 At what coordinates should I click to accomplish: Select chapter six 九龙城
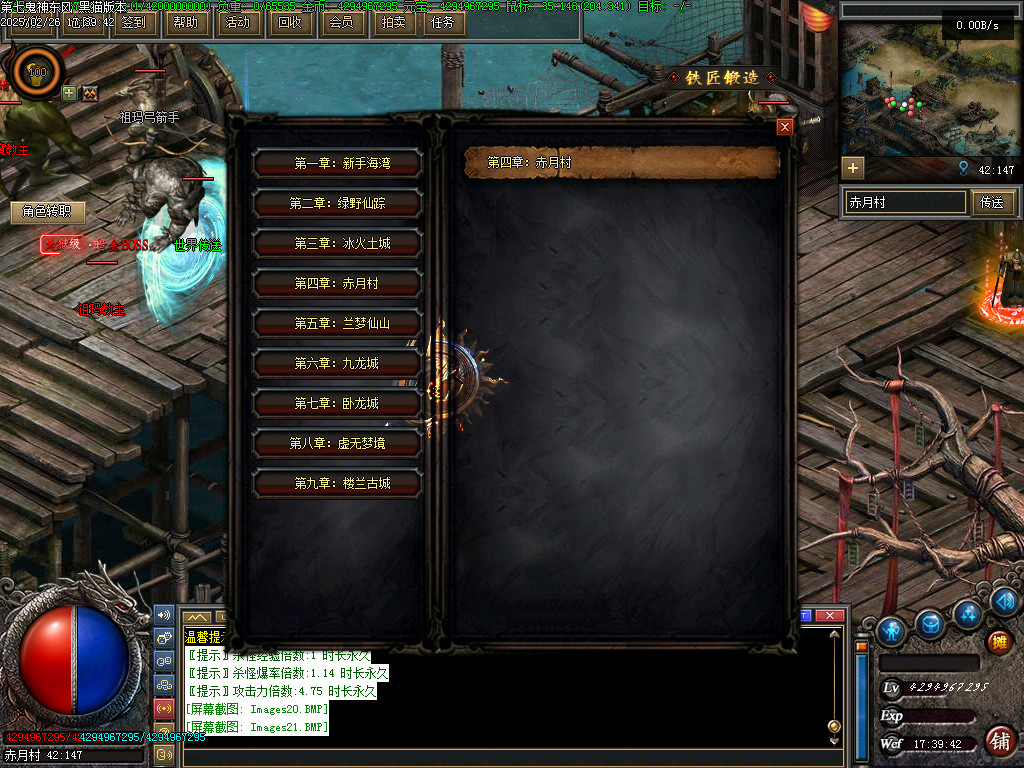(337, 363)
